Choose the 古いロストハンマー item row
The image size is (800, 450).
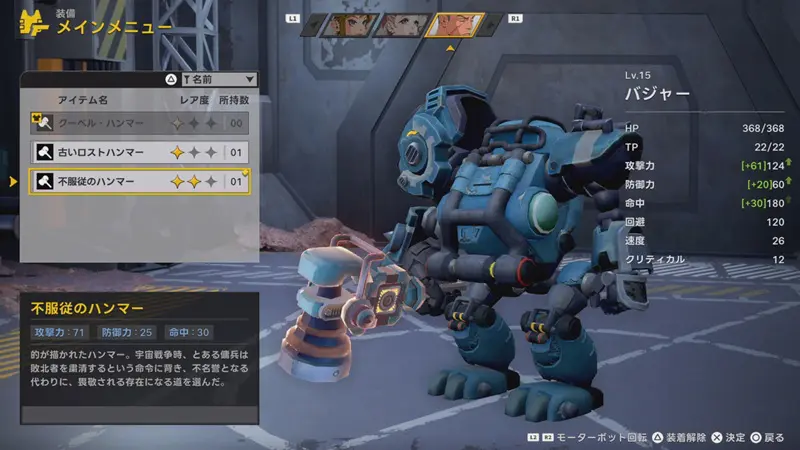138,153
